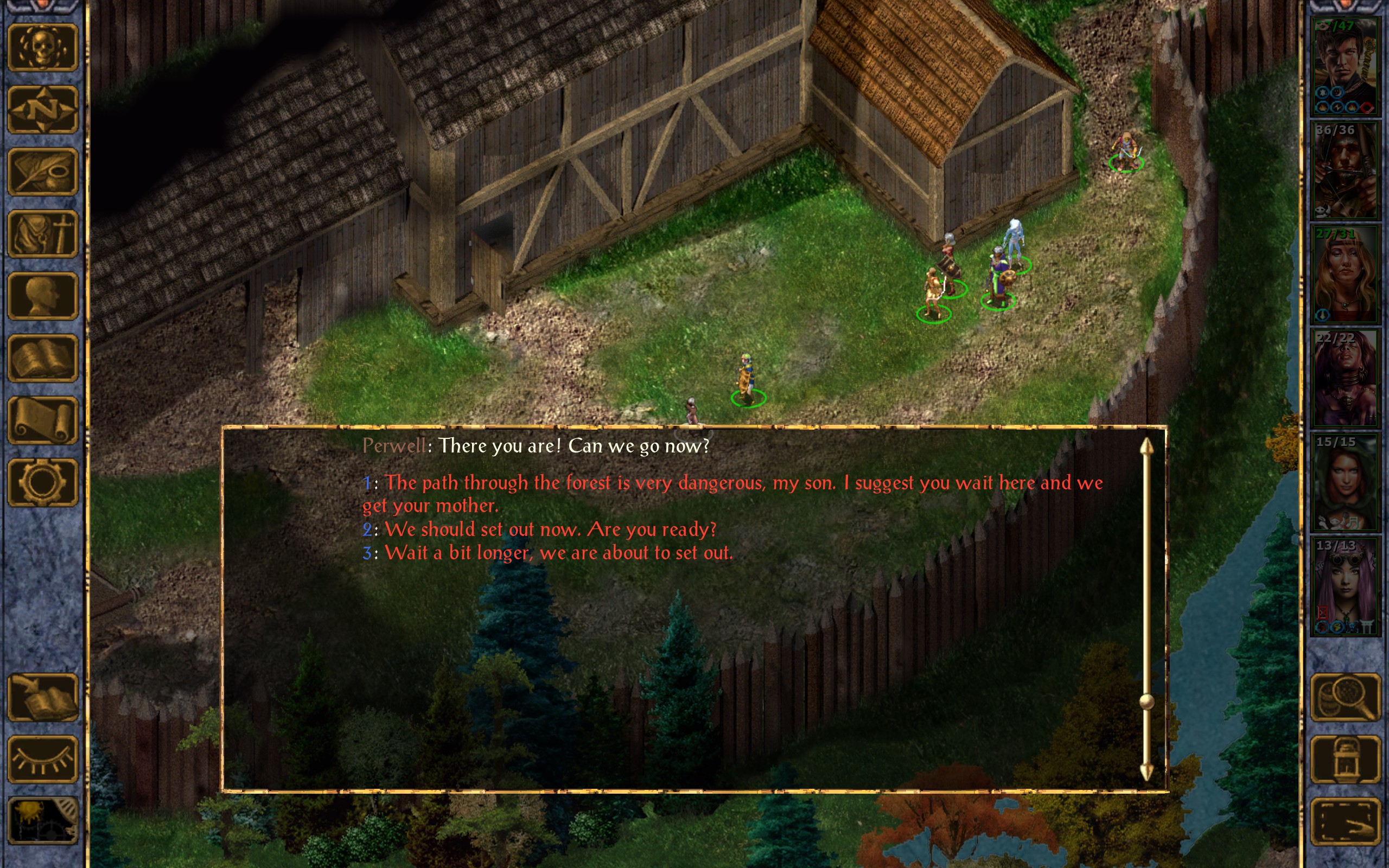Image resolution: width=1389 pixels, height=868 pixels.
Task: Open the options gear button
Action: pos(42,482)
